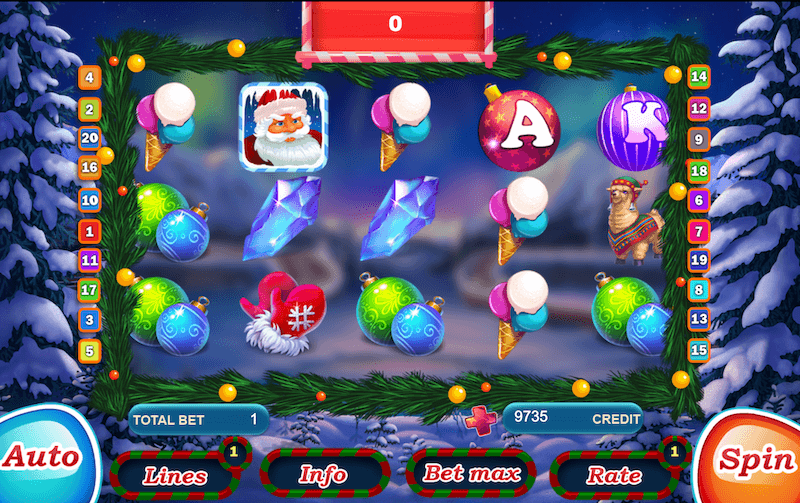This screenshot has height=503, width=800.
Task: Pick payline number 1 marker
Action: click(x=90, y=231)
